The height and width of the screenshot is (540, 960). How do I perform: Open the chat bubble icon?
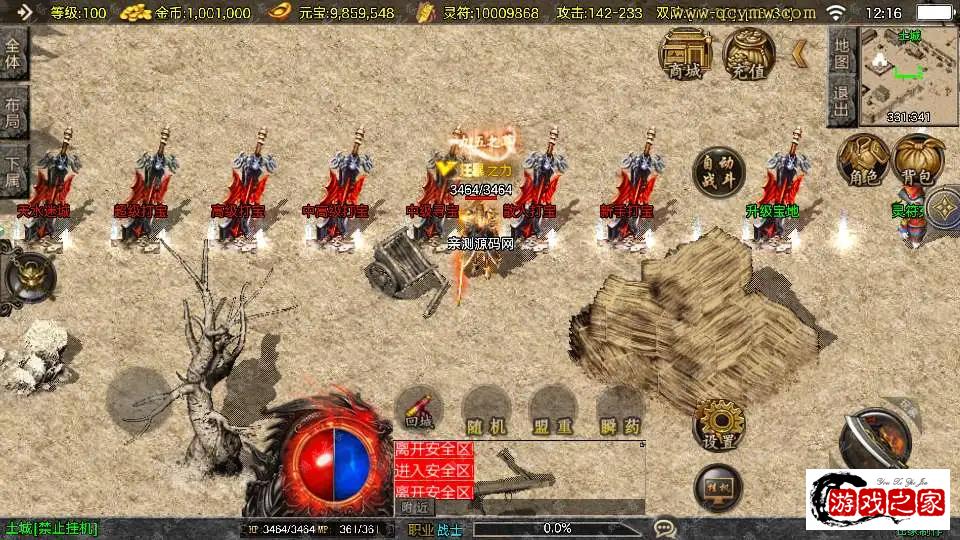tap(665, 528)
